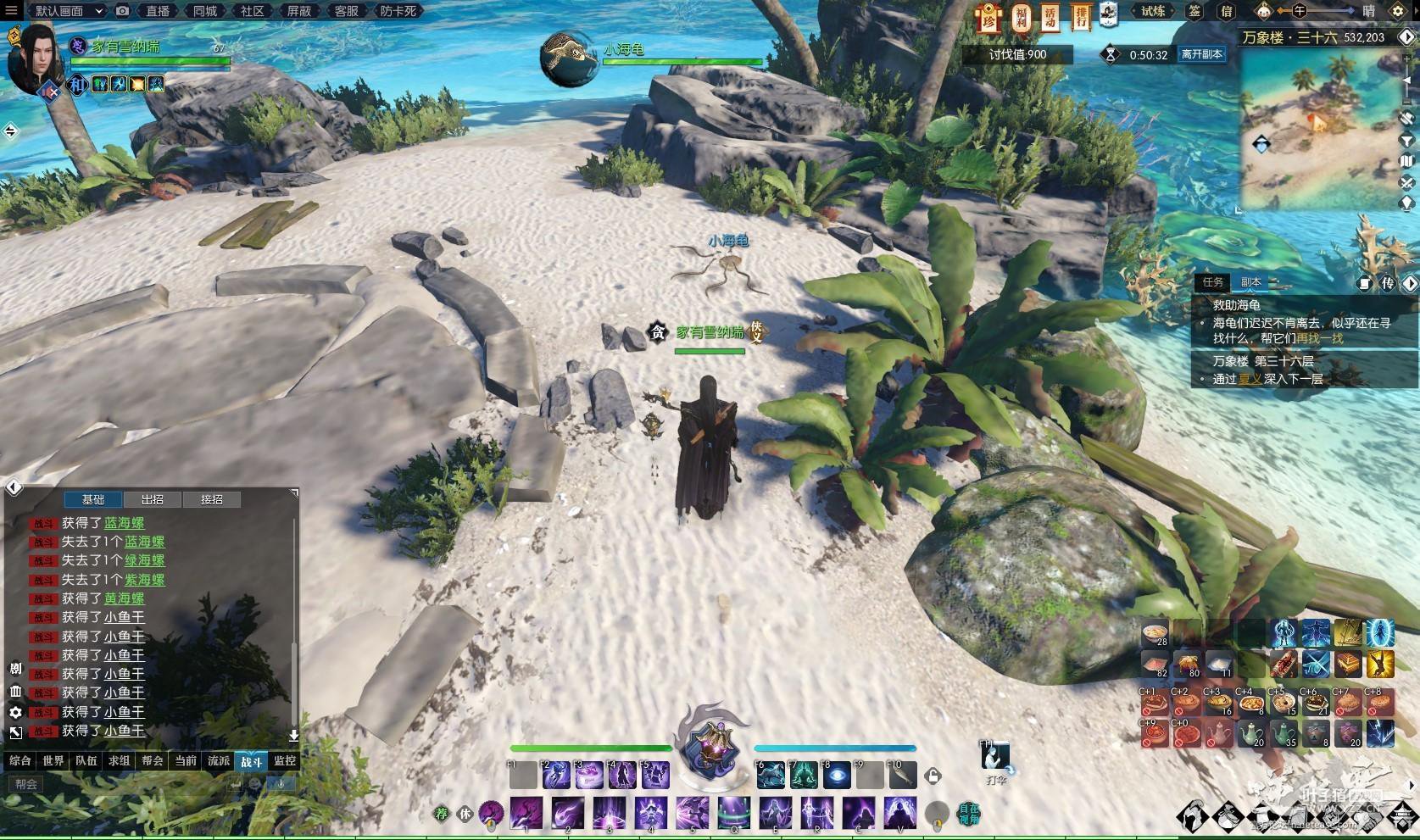Open the gear settings icon at top right
1420x840 pixels.
point(1398,11)
